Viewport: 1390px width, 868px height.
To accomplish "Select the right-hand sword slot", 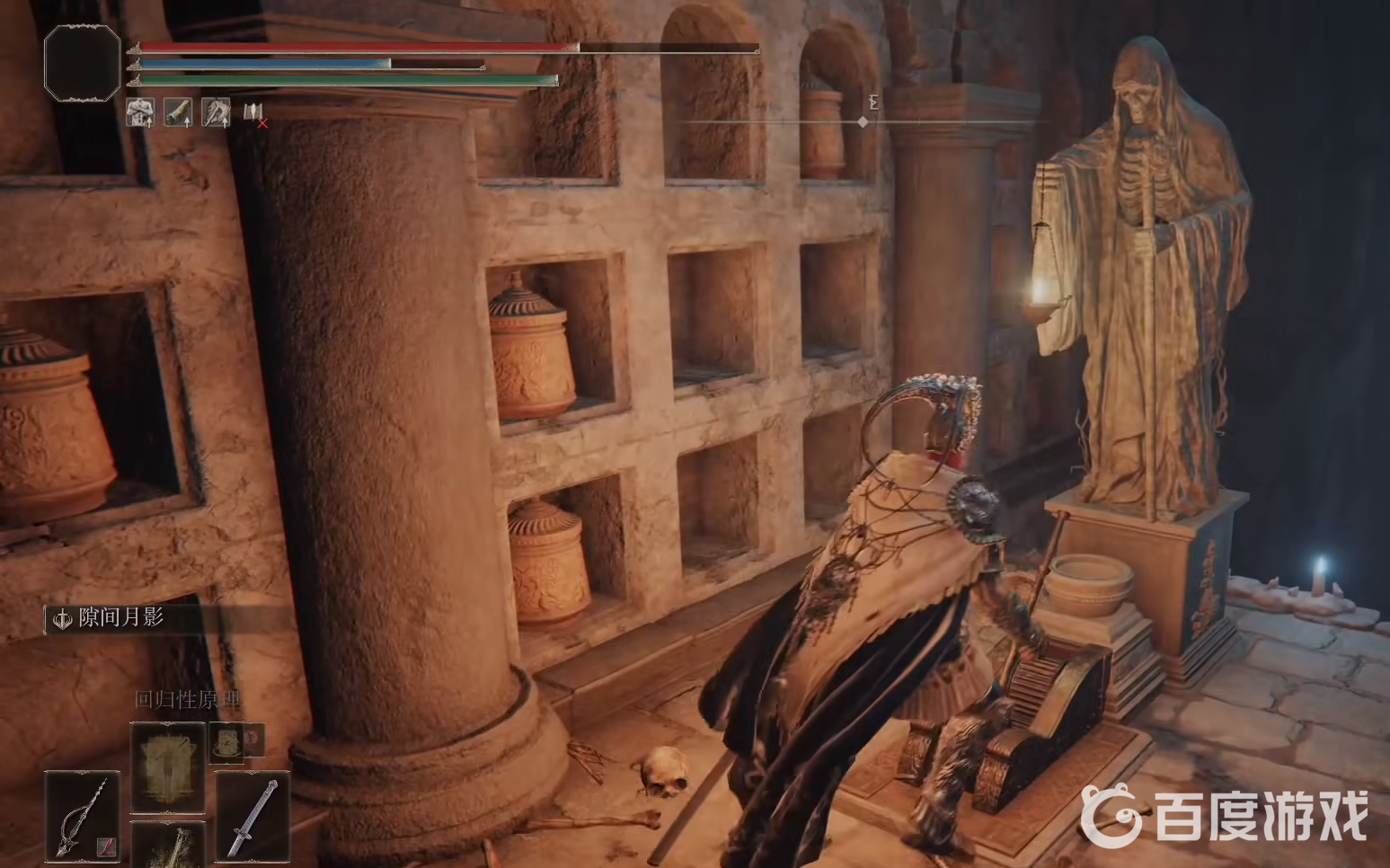I will click(252, 816).
